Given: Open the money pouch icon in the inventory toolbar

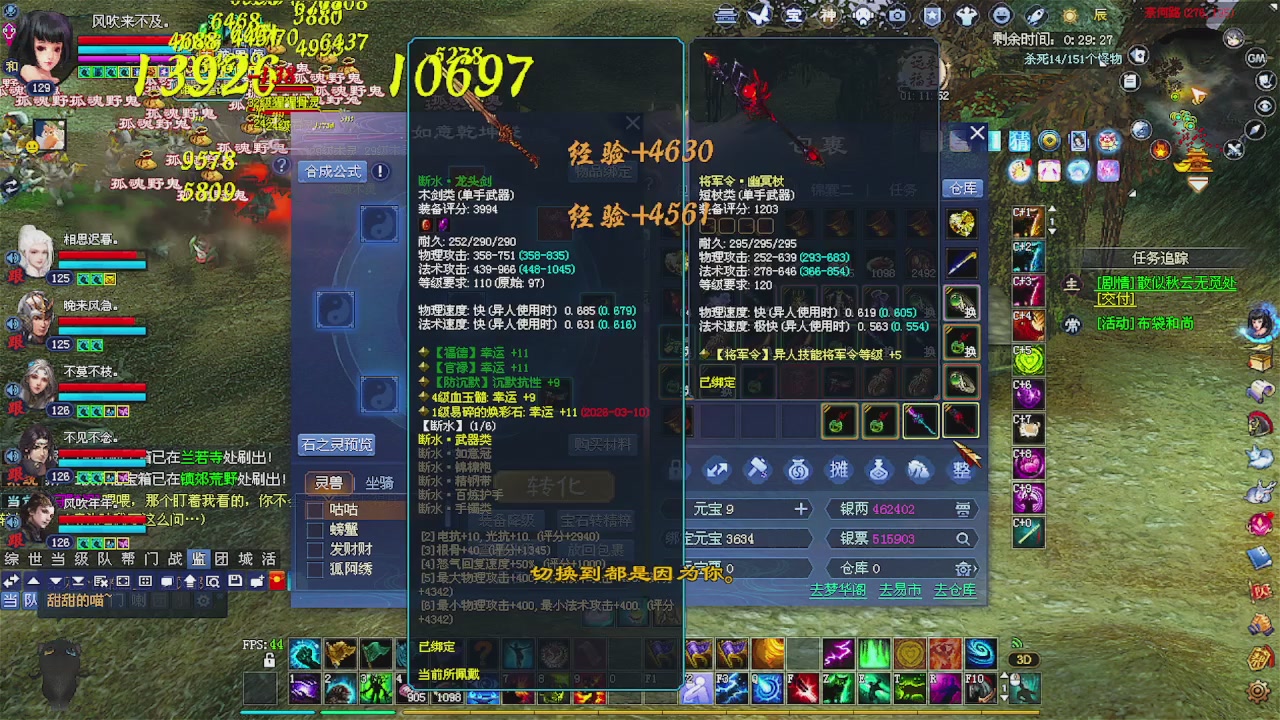Looking at the screenshot, I should click(x=798, y=470).
